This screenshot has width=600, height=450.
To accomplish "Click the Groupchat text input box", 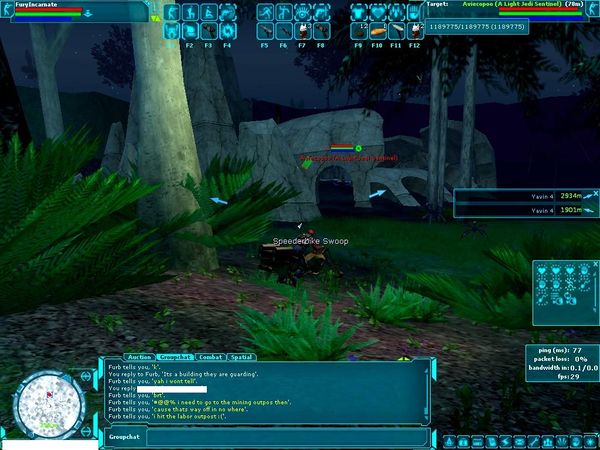I will pyautogui.click(x=280, y=437).
